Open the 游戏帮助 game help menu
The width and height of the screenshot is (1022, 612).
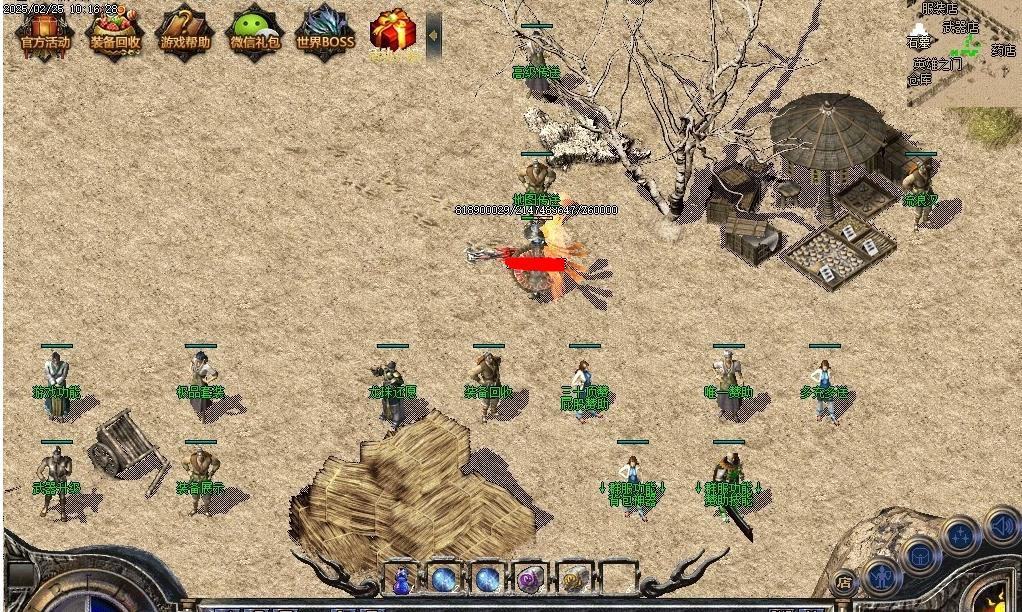click(x=185, y=30)
